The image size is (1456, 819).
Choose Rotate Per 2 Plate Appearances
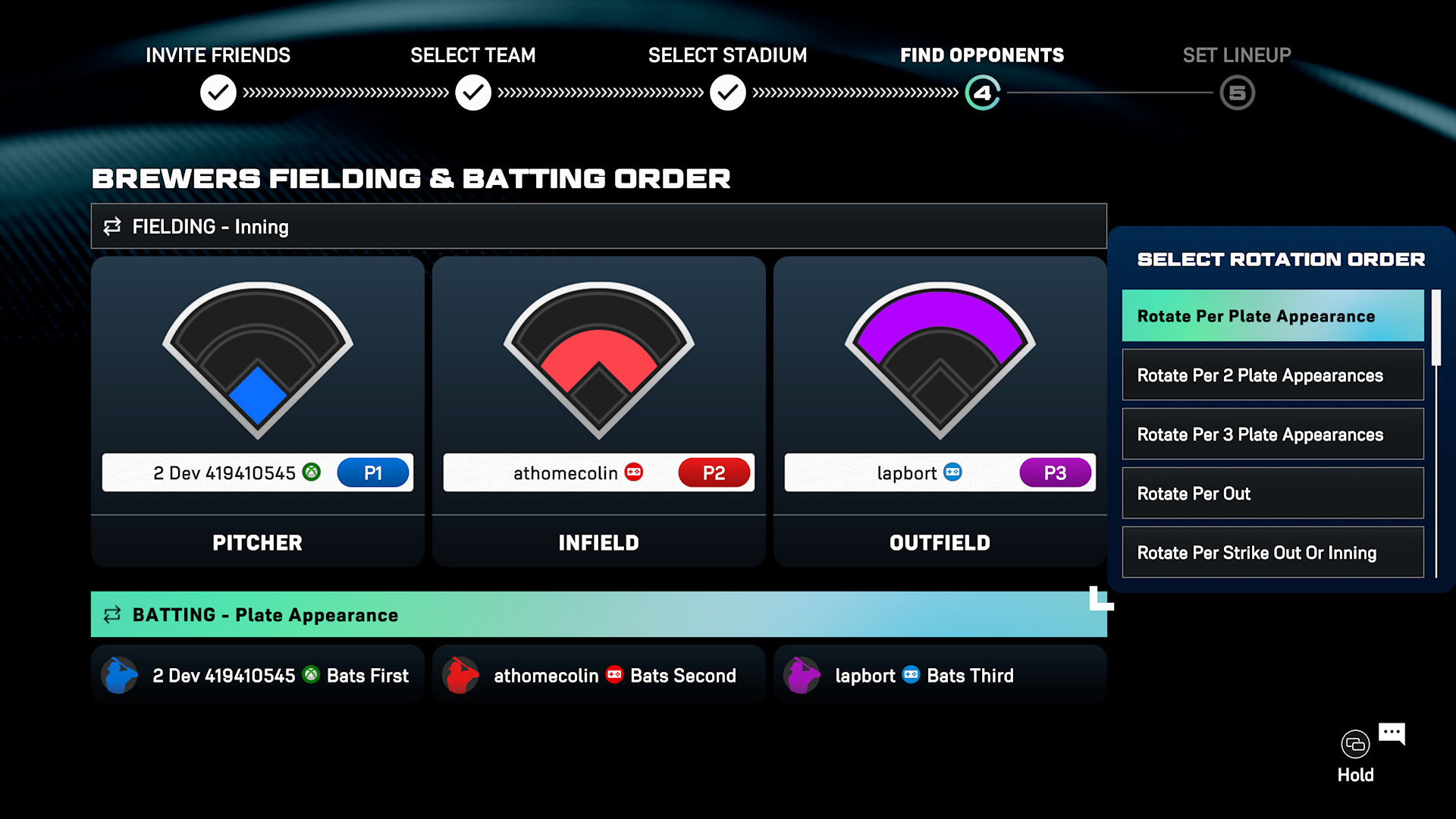tap(1272, 375)
